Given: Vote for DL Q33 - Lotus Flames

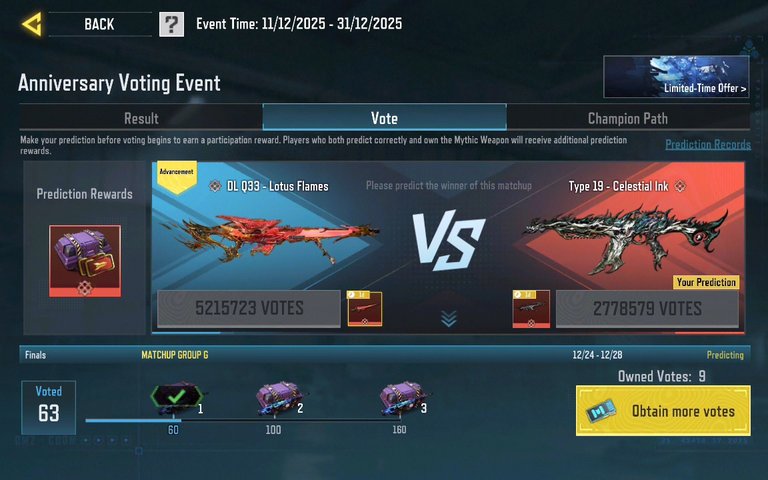Looking at the screenshot, I should click(249, 309).
